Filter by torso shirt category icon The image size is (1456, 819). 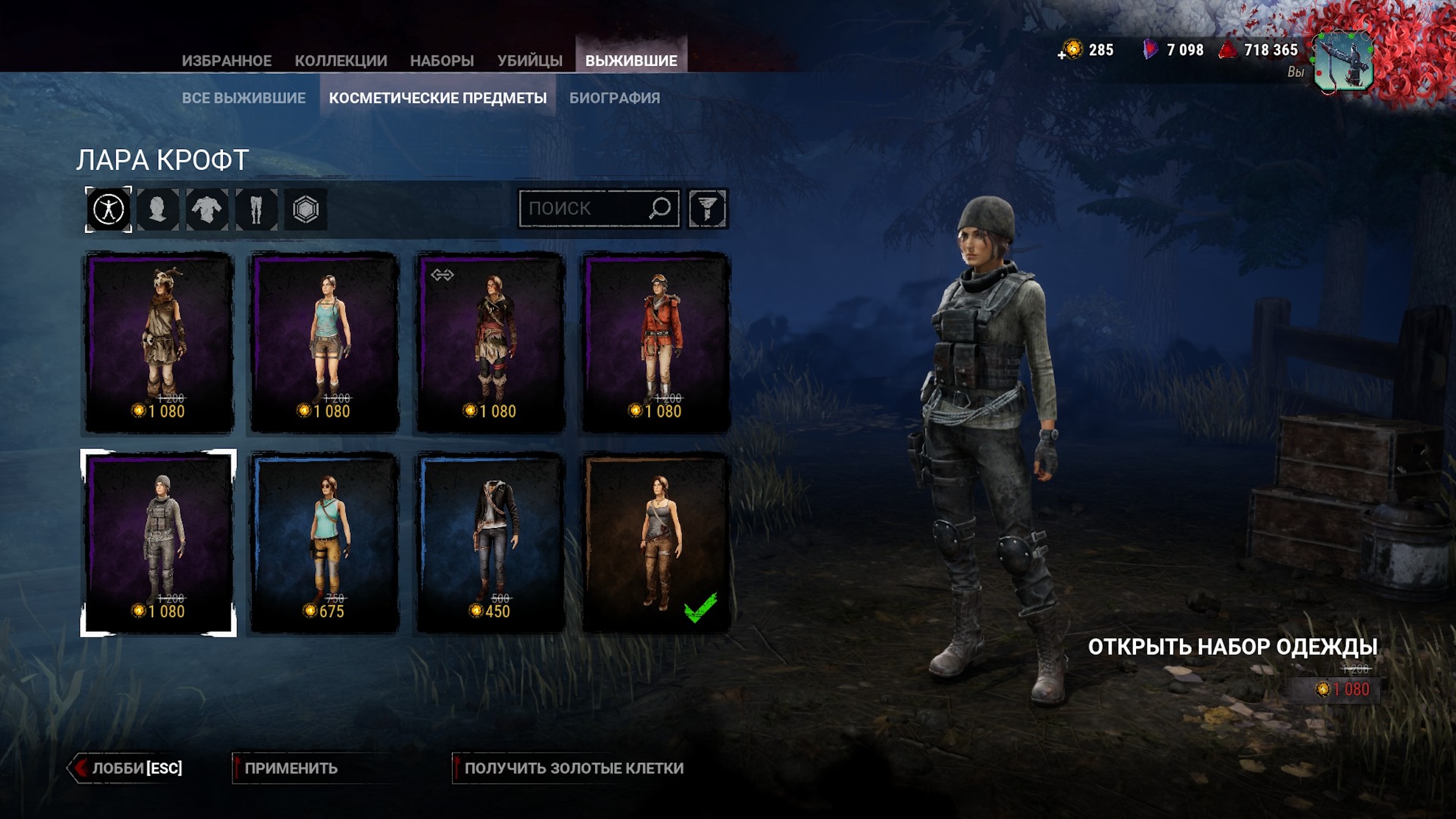pyautogui.click(x=207, y=209)
